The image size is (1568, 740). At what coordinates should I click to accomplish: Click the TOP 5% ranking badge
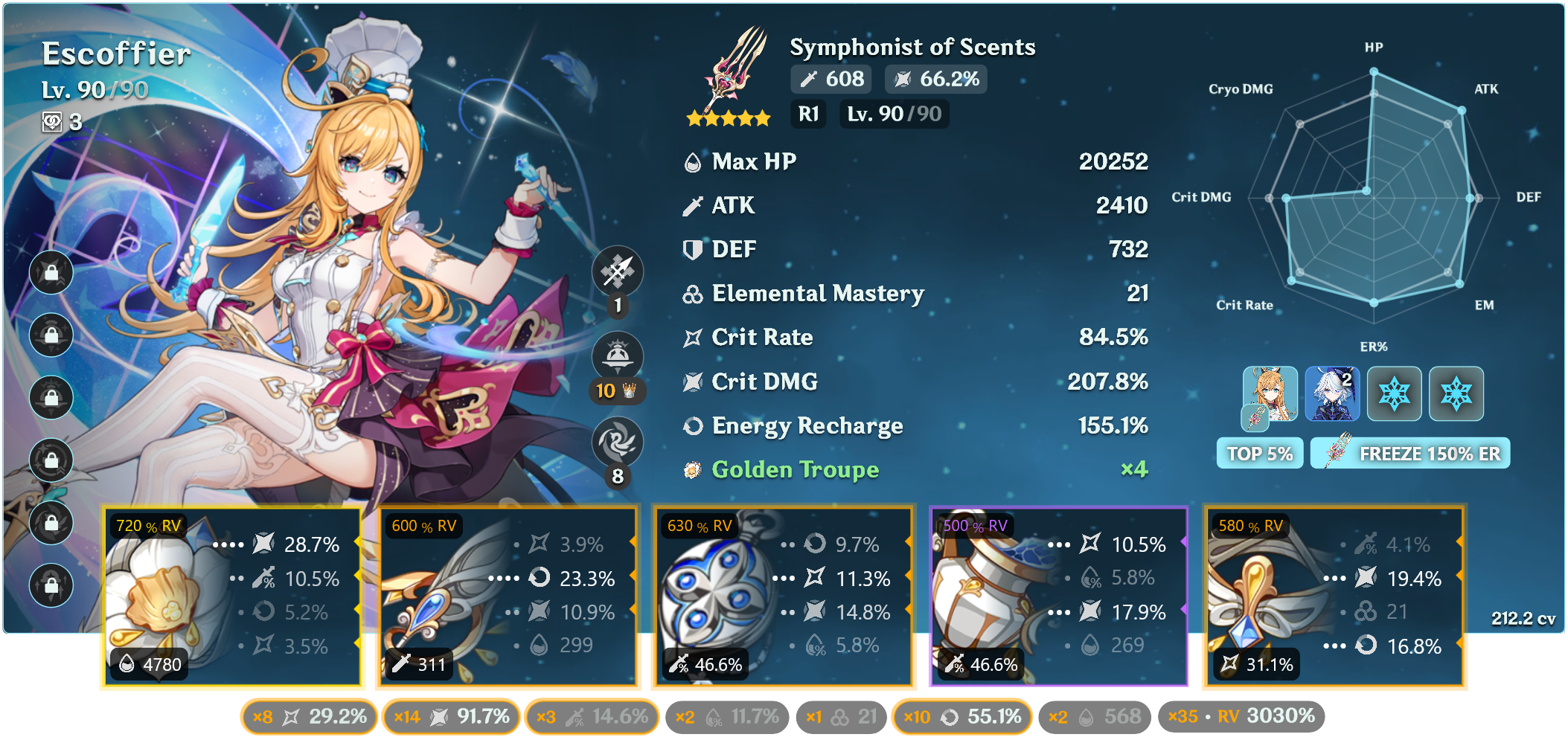pos(1259,454)
